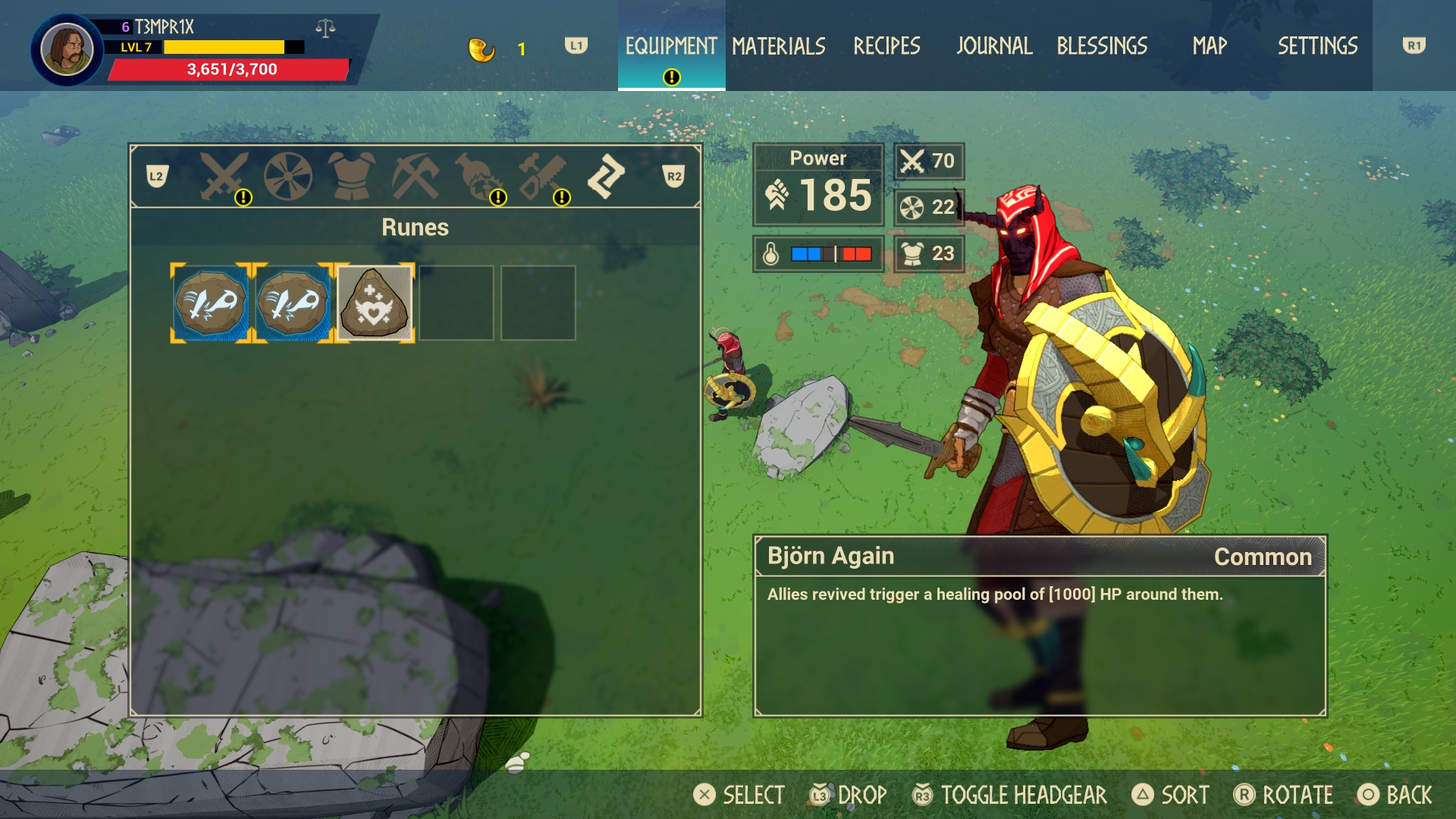Open the Map tab
Screen dimensions: 1456x819
1210,46
